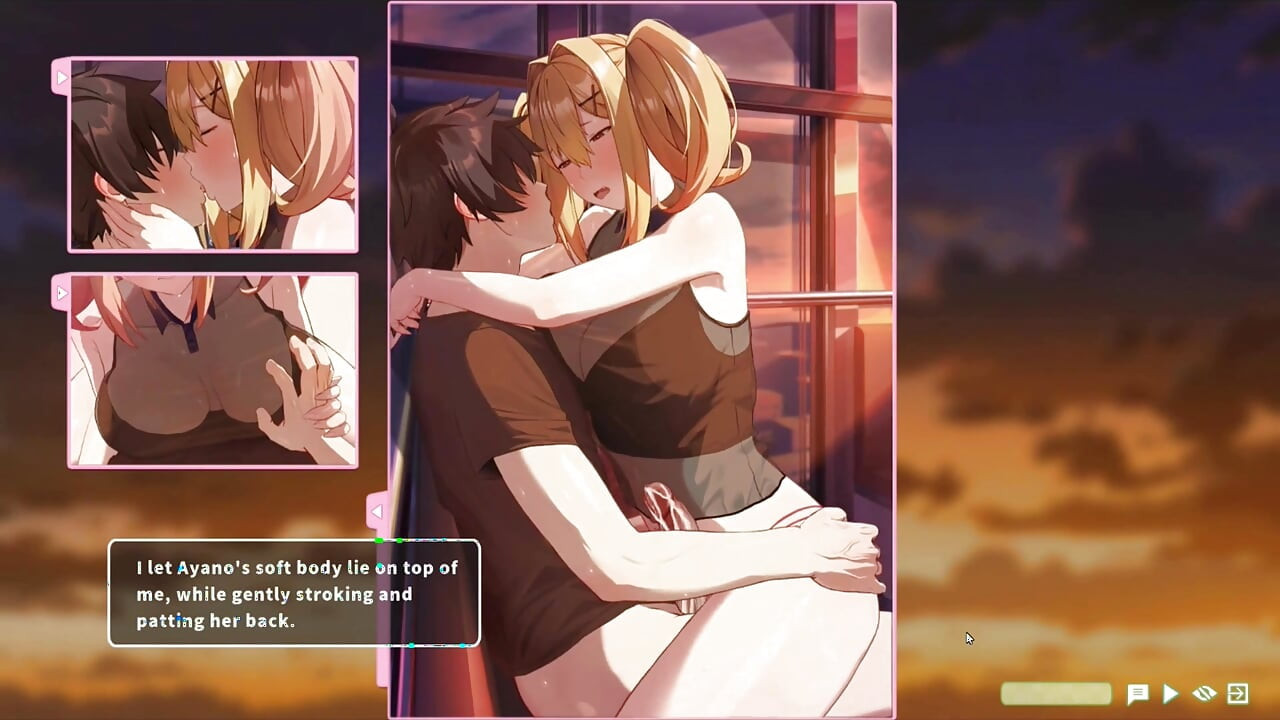
Task: Skip ahead using the boxed-arrow icon
Action: pyautogui.click(x=1237, y=693)
